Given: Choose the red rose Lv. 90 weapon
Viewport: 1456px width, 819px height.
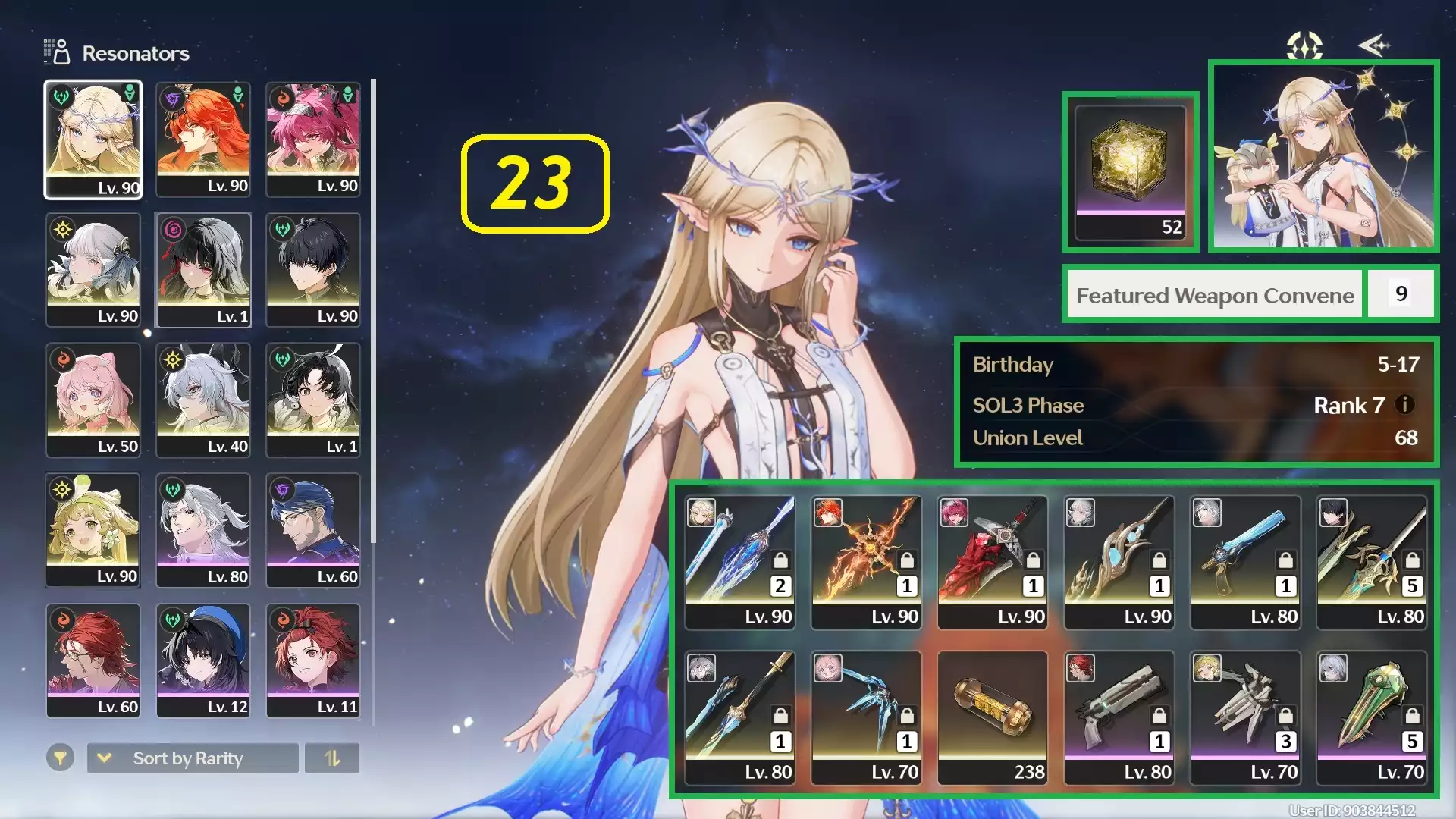Looking at the screenshot, I should 992,562.
